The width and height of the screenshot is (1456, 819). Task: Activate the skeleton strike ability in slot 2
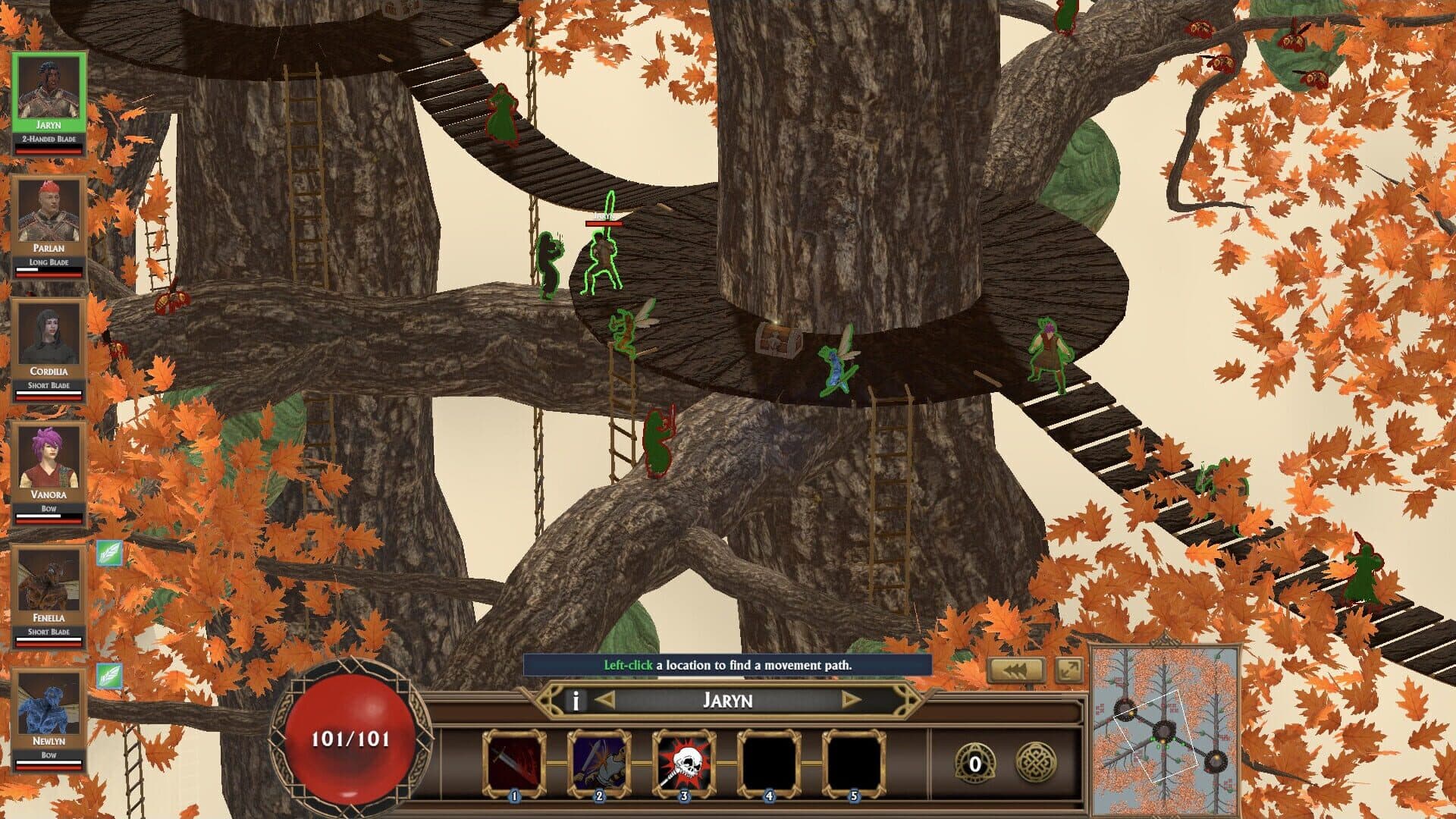click(598, 758)
